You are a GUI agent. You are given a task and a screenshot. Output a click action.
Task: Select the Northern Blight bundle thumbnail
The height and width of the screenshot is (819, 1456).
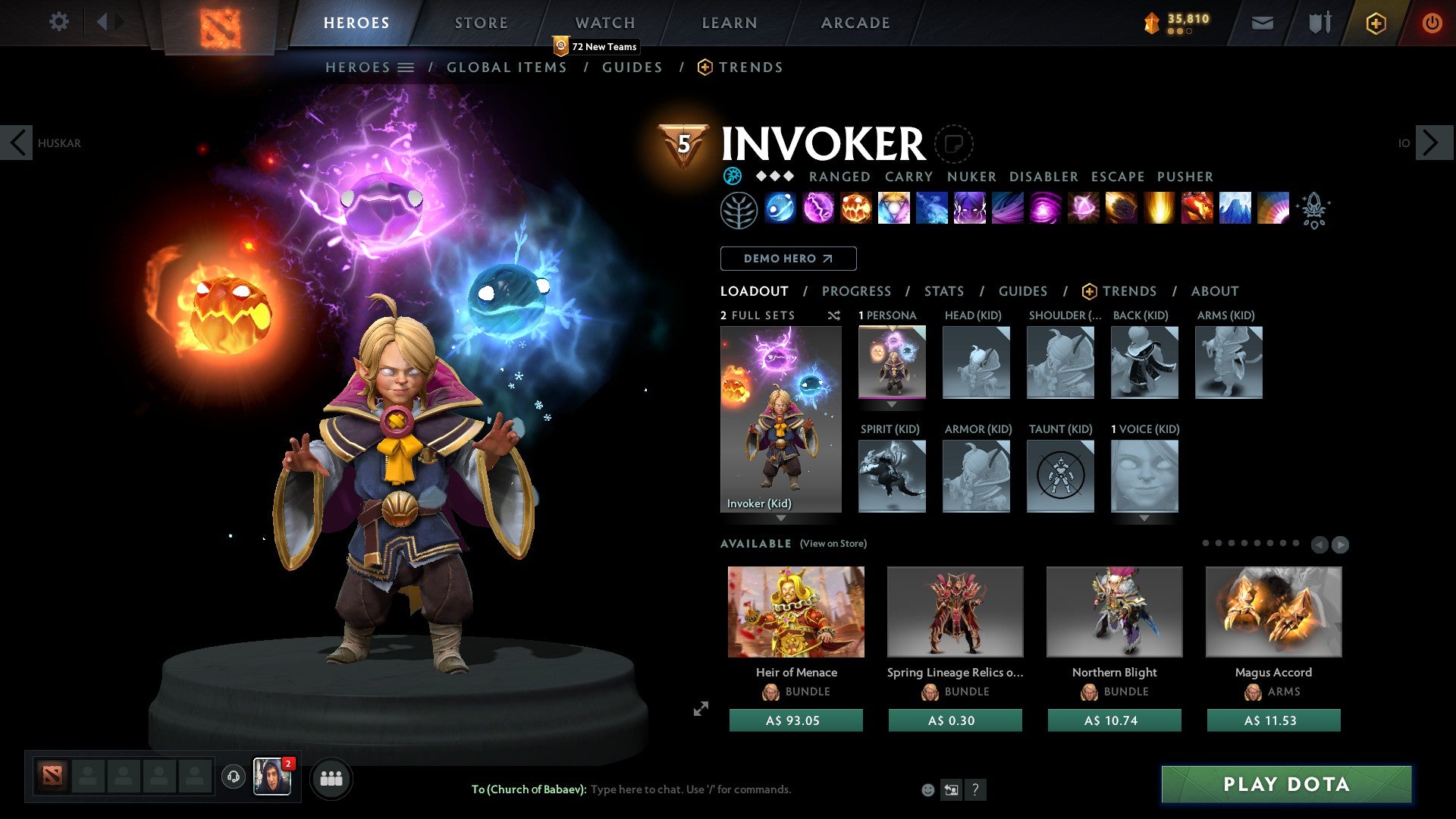pos(1114,611)
